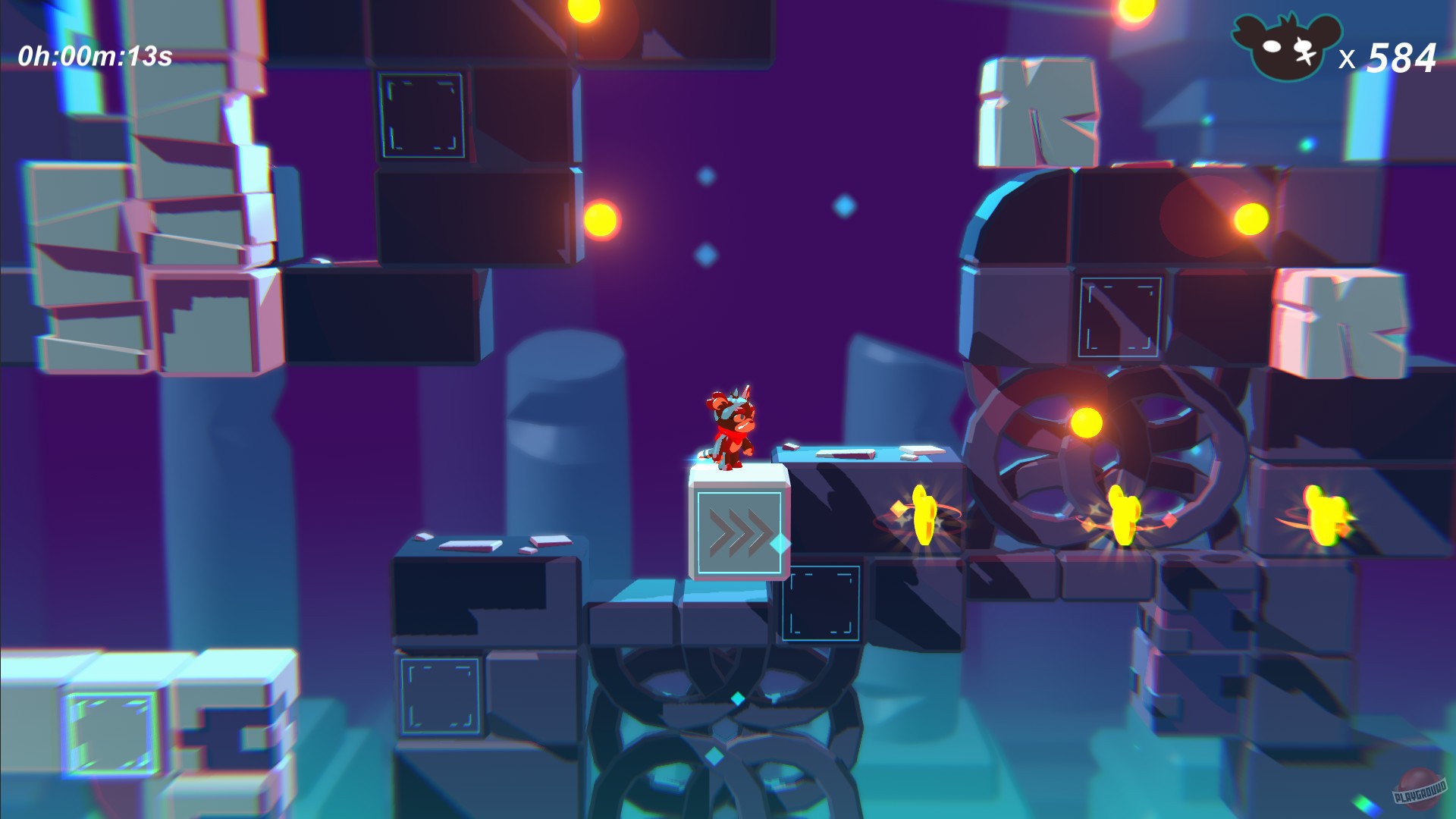Click the dark outlined panel near the top left tower
The width and height of the screenshot is (1456, 819).
pos(422,114)
